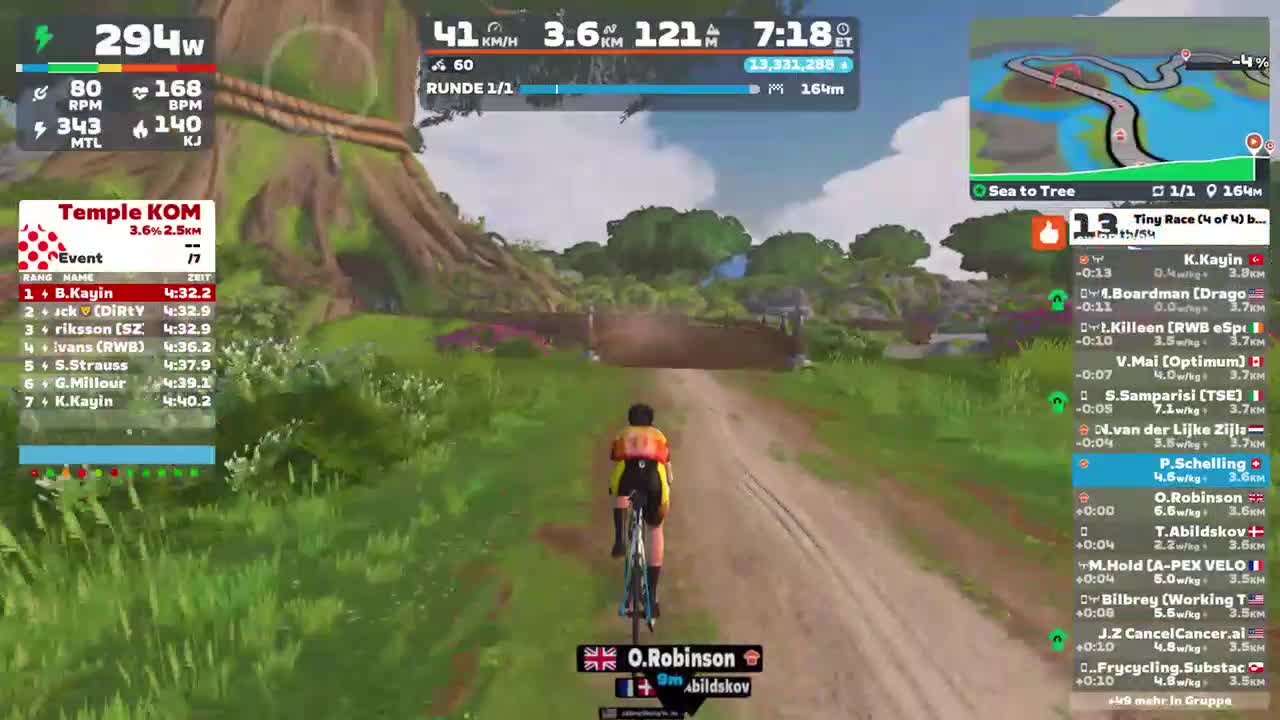Select the cadence RPM icon

[x=40, y=93]
